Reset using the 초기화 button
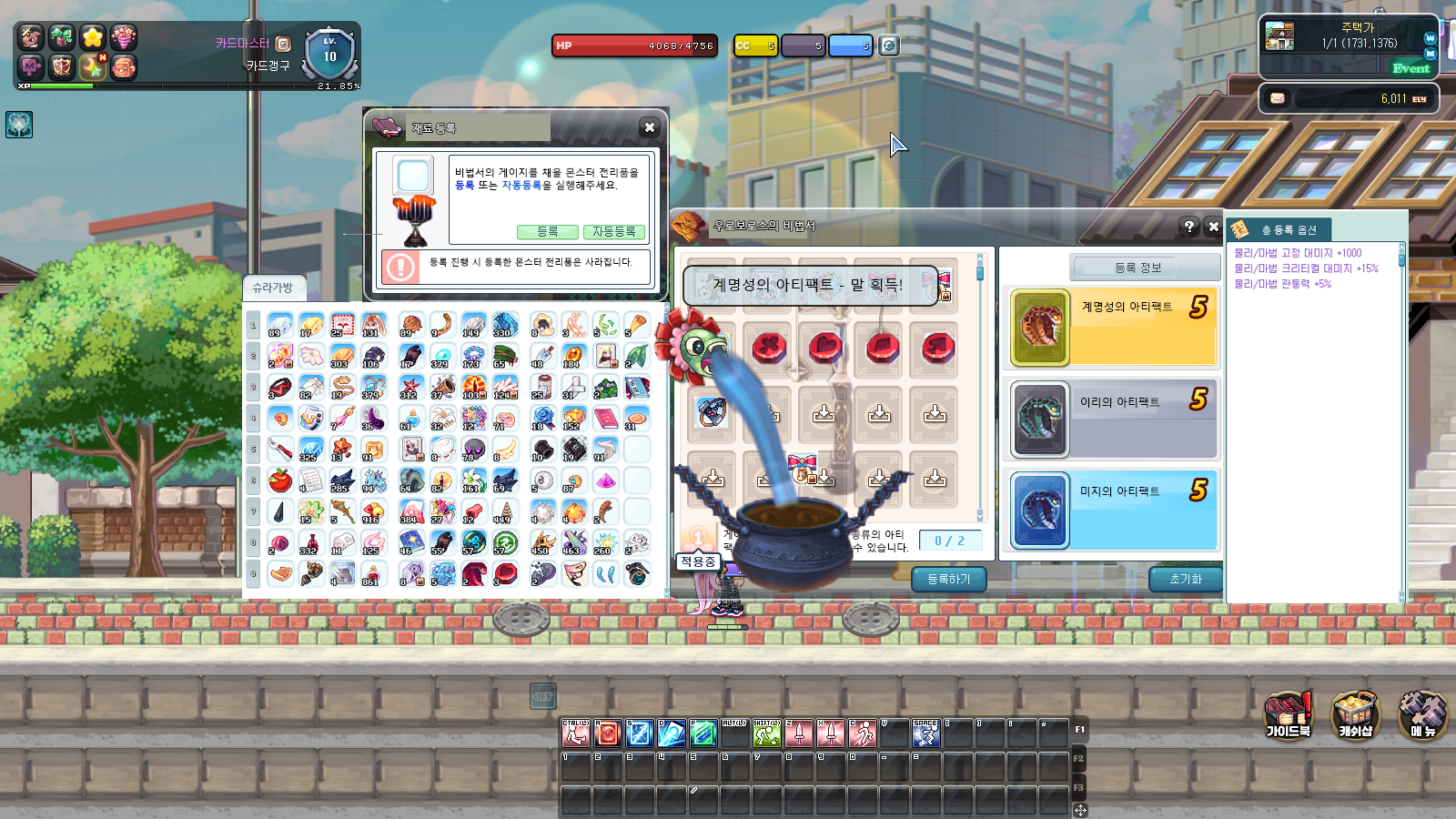Screen dimensions: 1456x819 pos(1185,579)
